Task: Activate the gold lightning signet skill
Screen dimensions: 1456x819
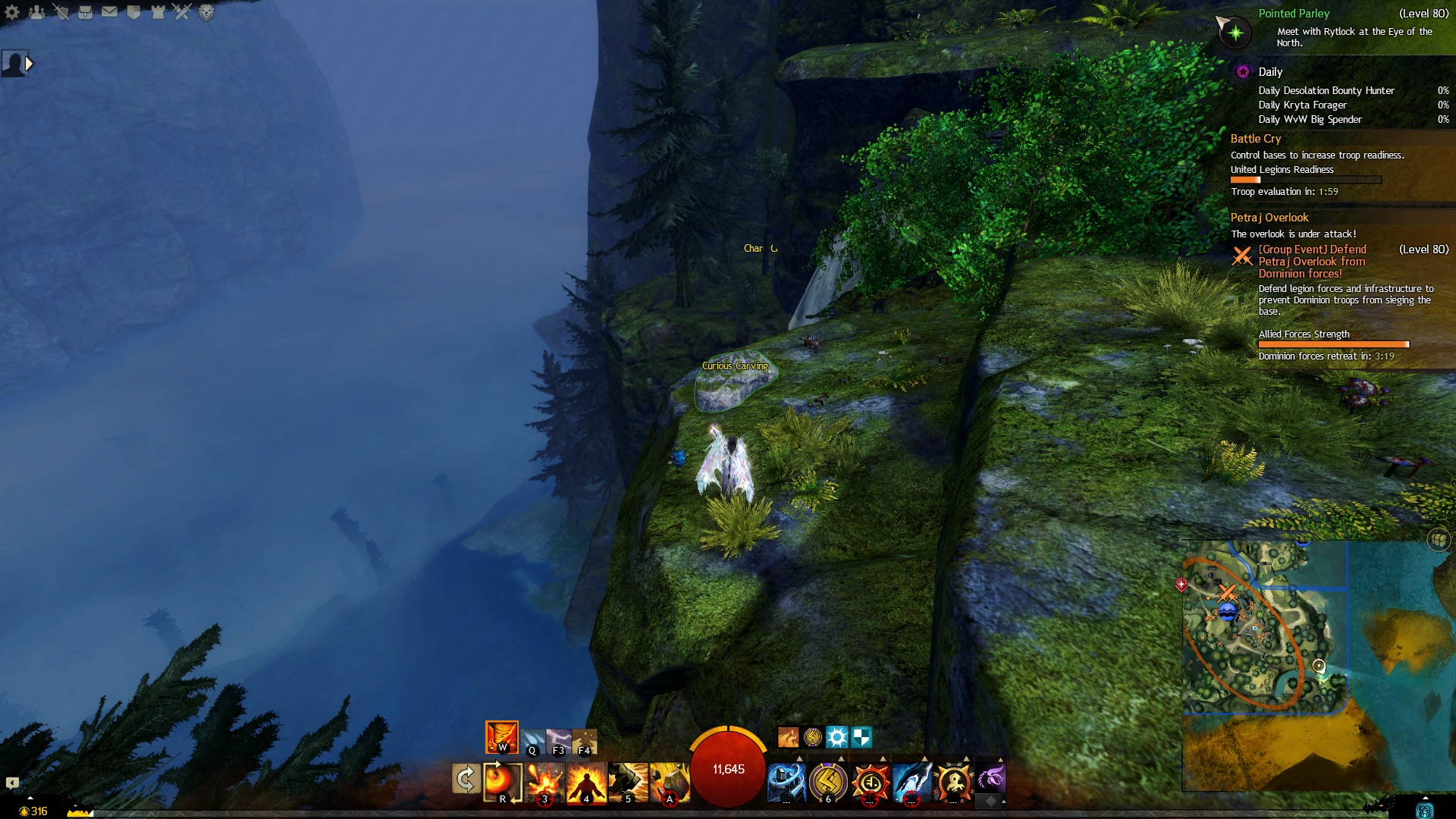Action: (x=827, y=781)
